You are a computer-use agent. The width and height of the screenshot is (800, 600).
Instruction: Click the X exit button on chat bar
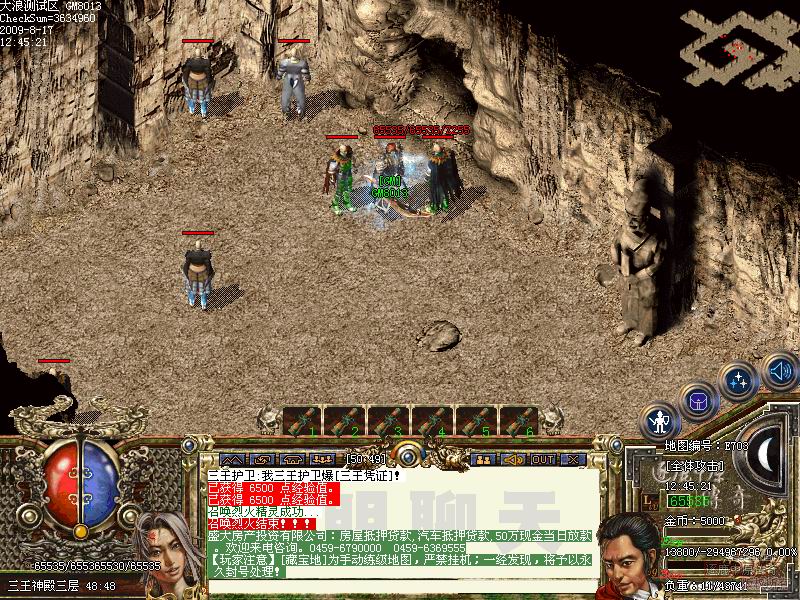pyautogui.click(x=573, y=459)
